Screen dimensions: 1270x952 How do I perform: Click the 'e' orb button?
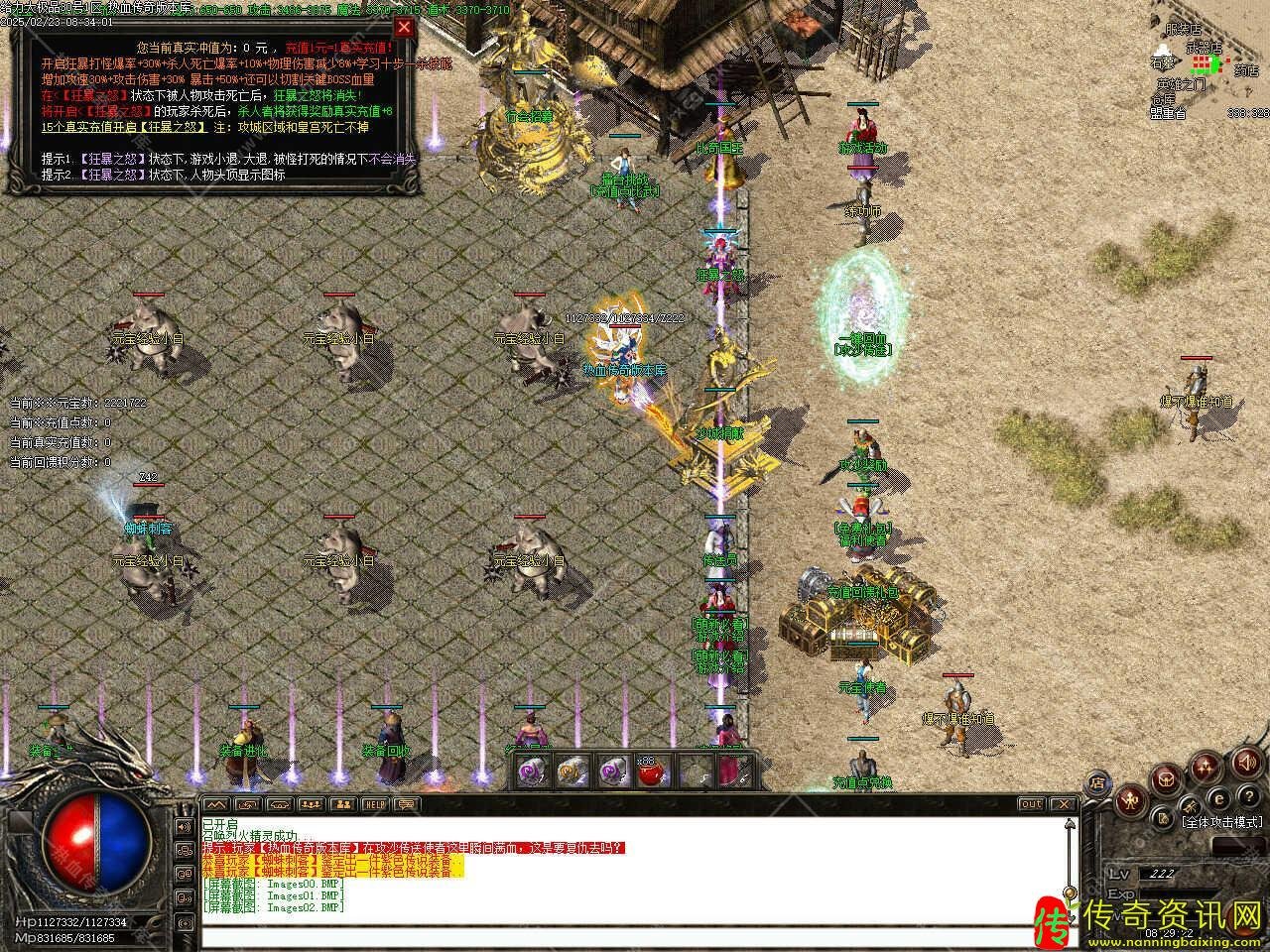coord(1219,800)
